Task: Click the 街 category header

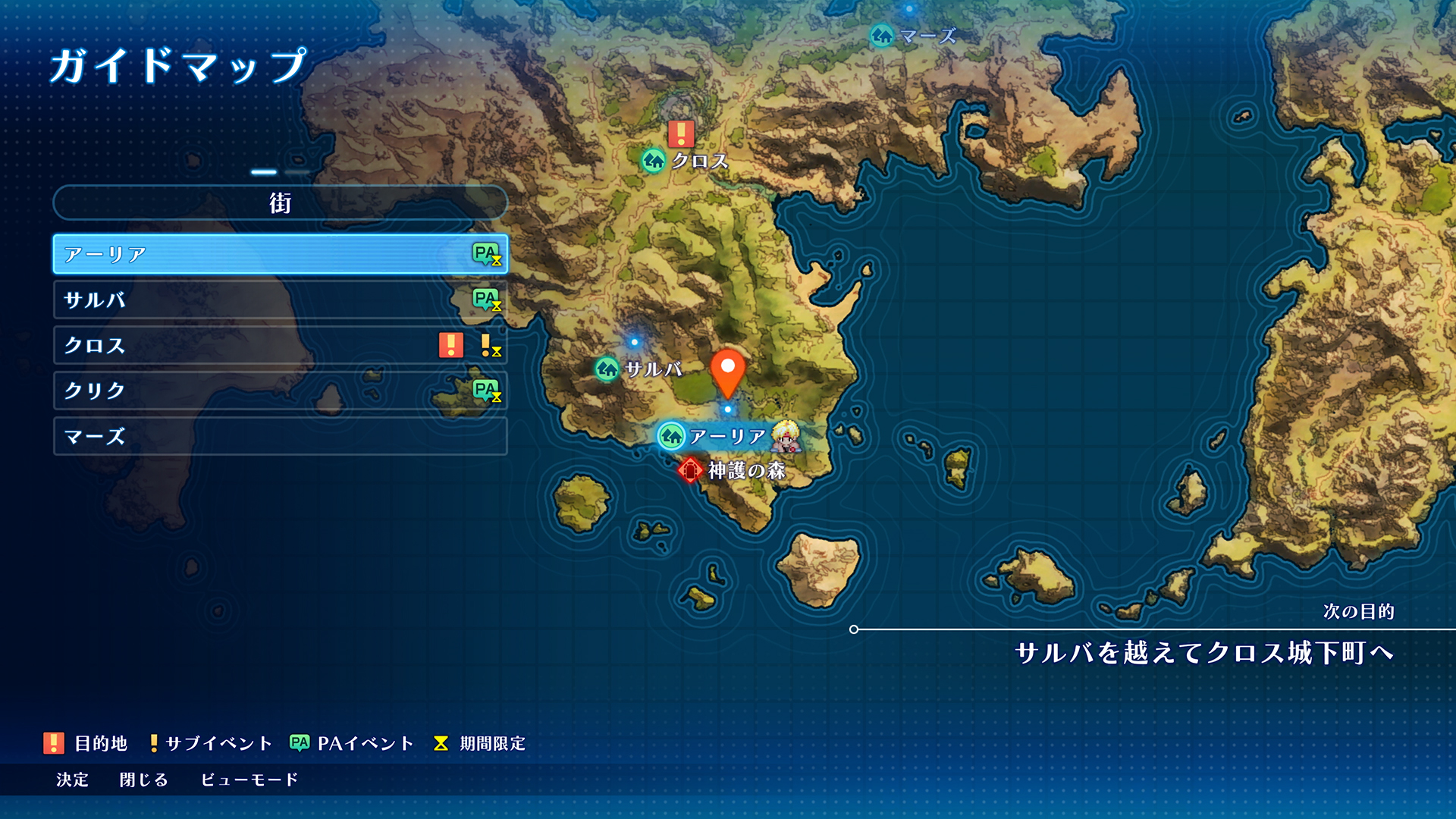Action: [x=280, y=202]
